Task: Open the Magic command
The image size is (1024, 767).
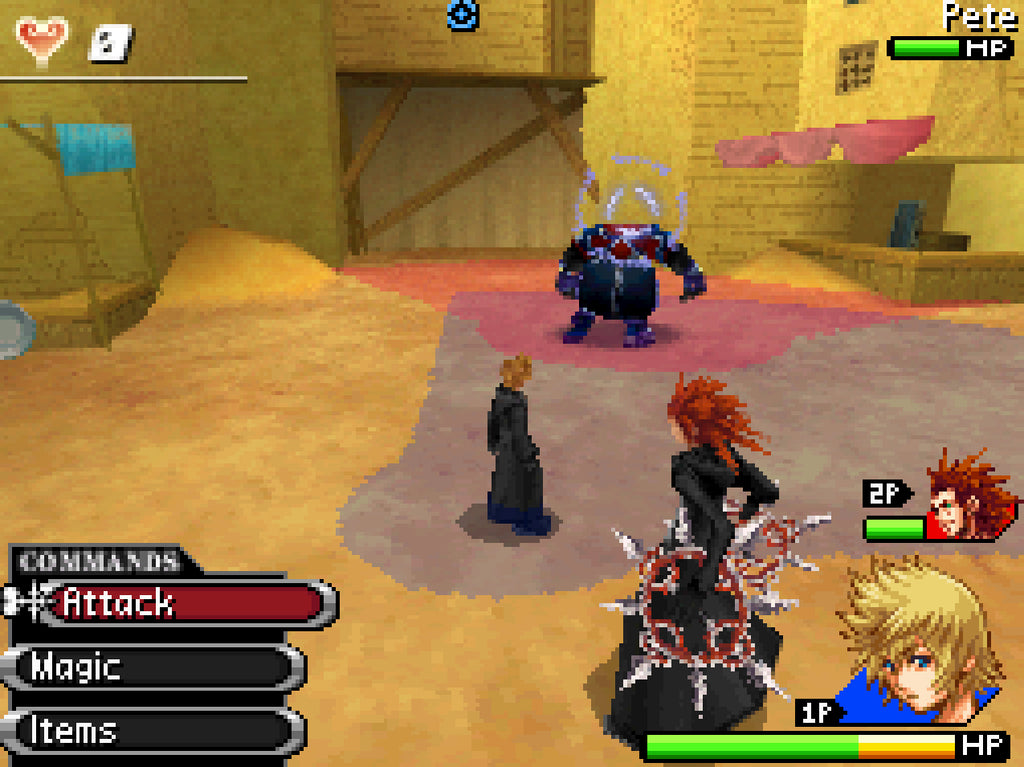Action: click(160, 667)
